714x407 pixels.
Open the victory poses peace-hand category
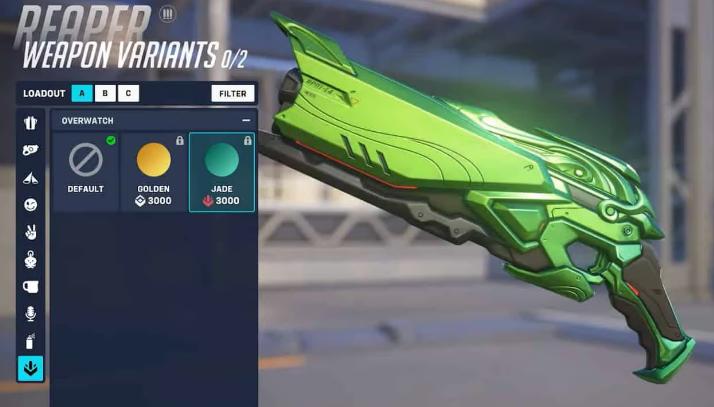click(x=31, y=232)
